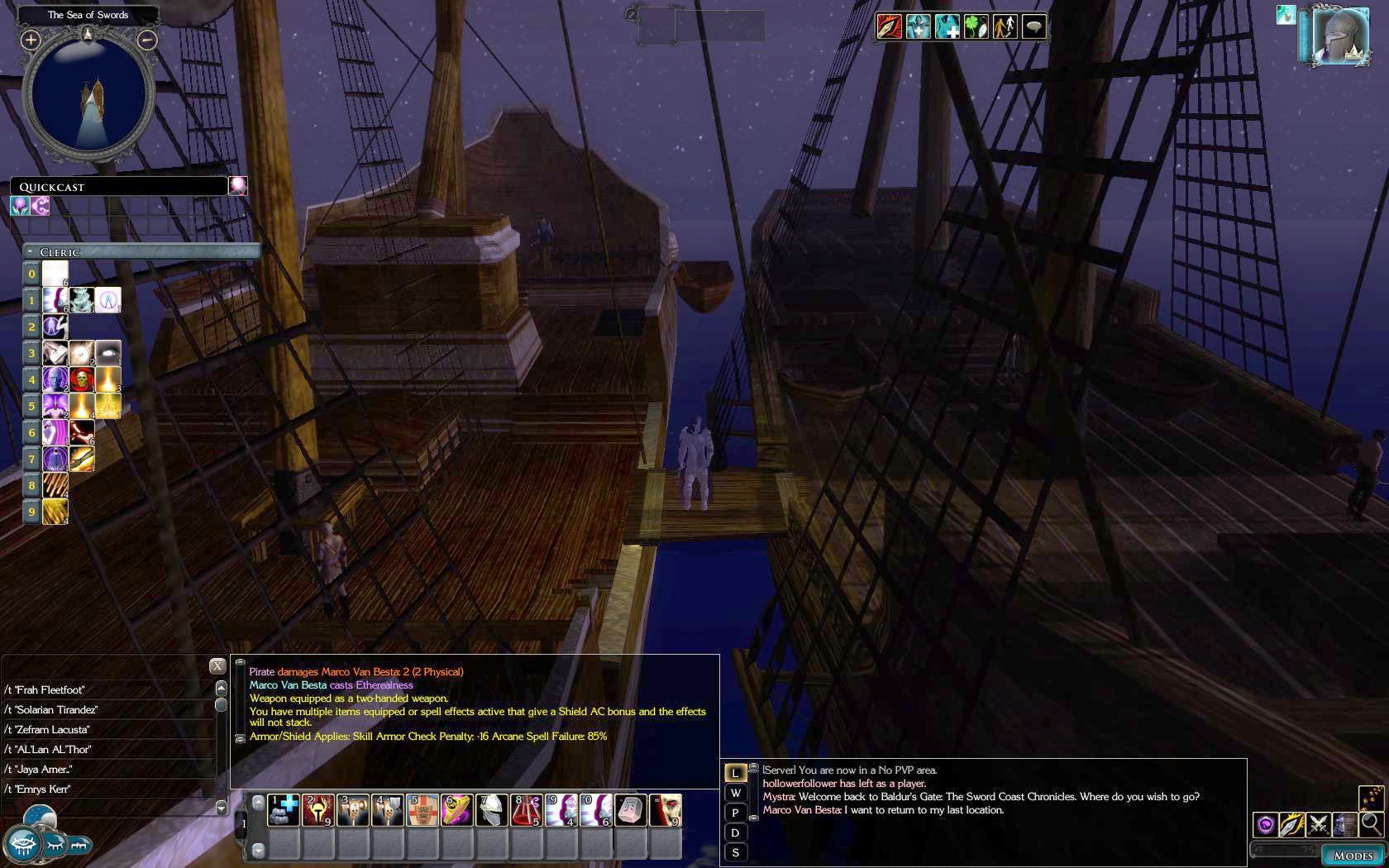Click the Quickcast panel orb button

(x=238, y=186)
